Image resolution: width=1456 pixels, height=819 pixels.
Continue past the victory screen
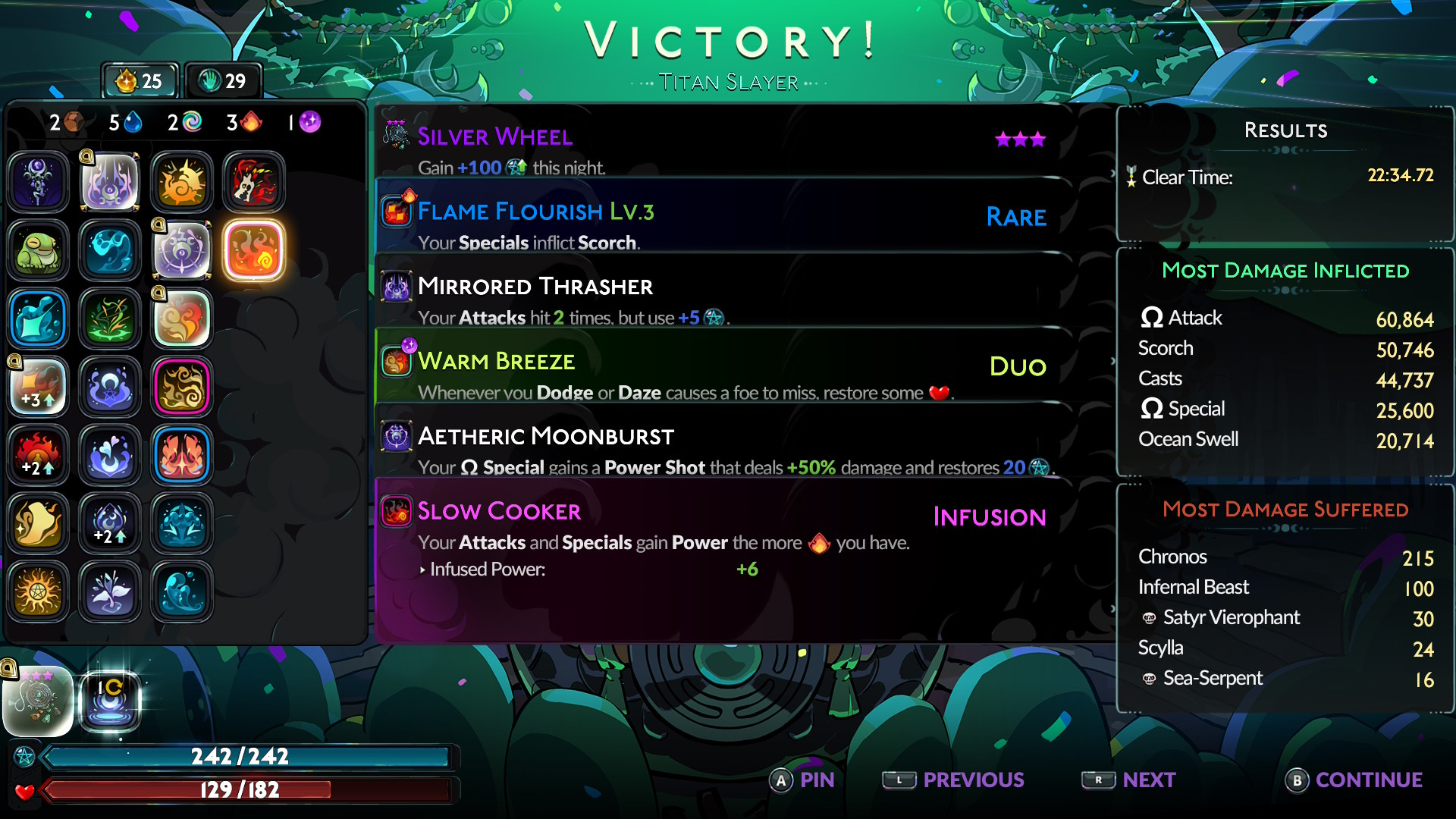click(1354, 780)
